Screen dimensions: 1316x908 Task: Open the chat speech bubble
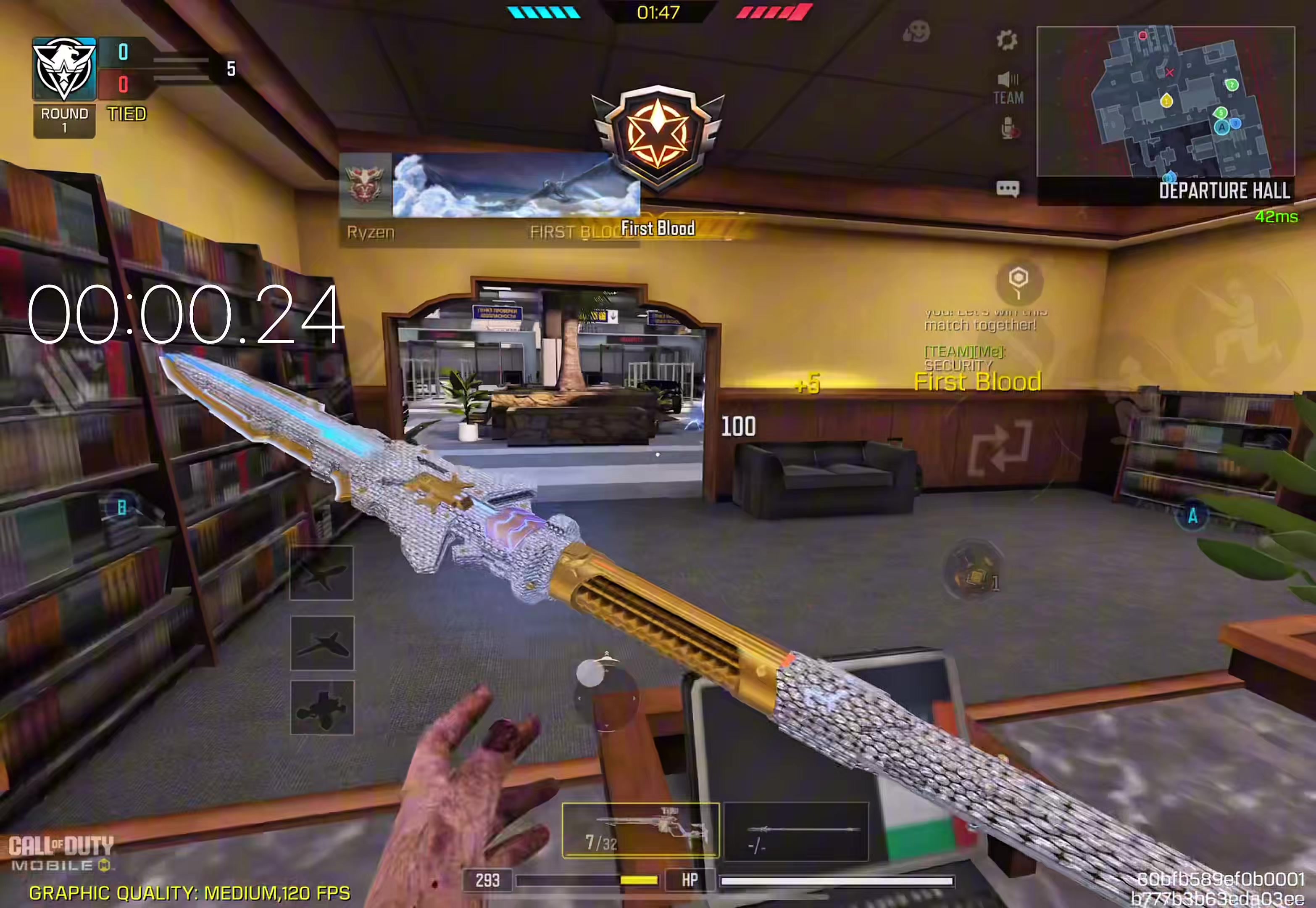click(1007, 189)
